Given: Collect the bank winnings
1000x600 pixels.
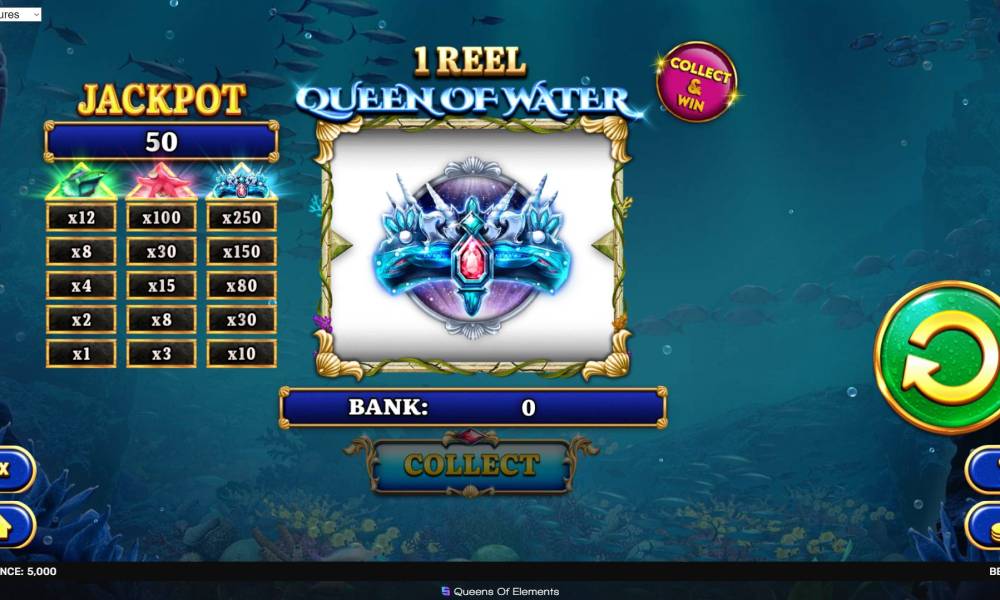Looking at the screenshot, I should (472, 465).
